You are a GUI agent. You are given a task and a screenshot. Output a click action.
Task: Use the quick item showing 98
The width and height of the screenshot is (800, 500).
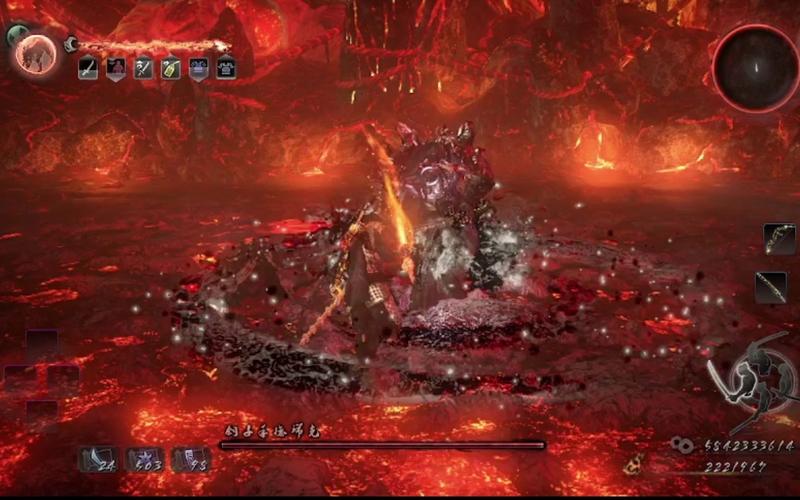point(191,459)
